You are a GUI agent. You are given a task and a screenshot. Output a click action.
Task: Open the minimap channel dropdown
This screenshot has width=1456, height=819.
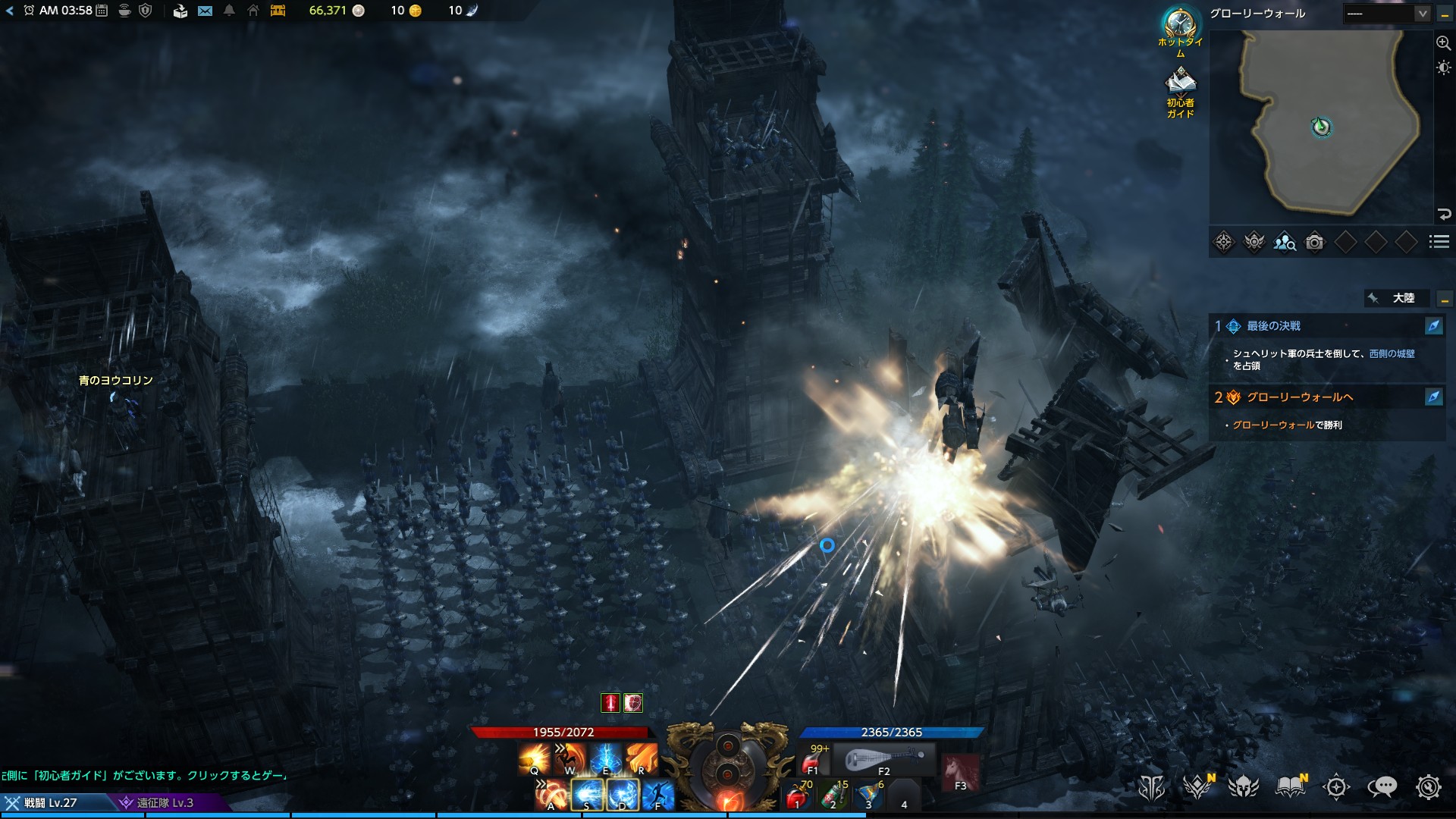click(x=1423, y=14)
